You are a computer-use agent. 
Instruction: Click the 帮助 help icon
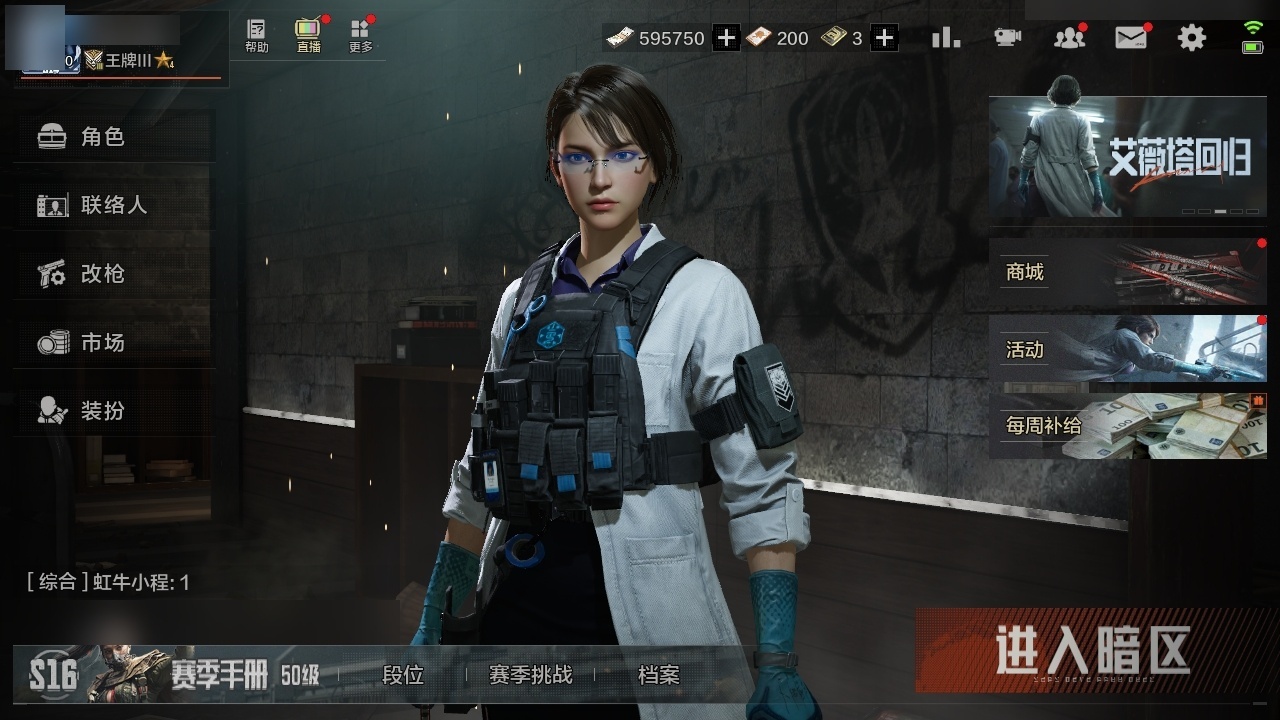point(257,36)
